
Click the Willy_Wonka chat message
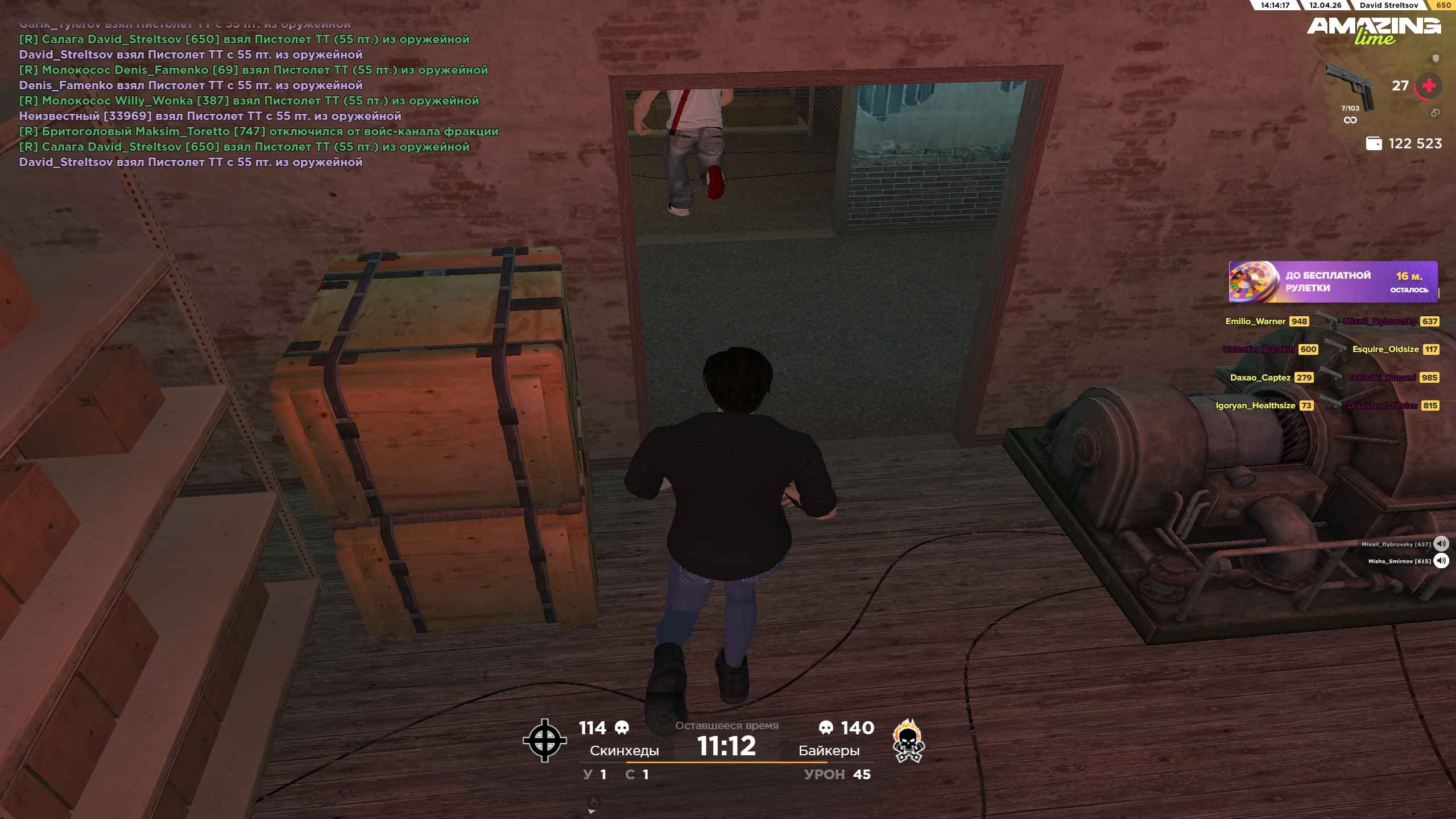point(249,101)
